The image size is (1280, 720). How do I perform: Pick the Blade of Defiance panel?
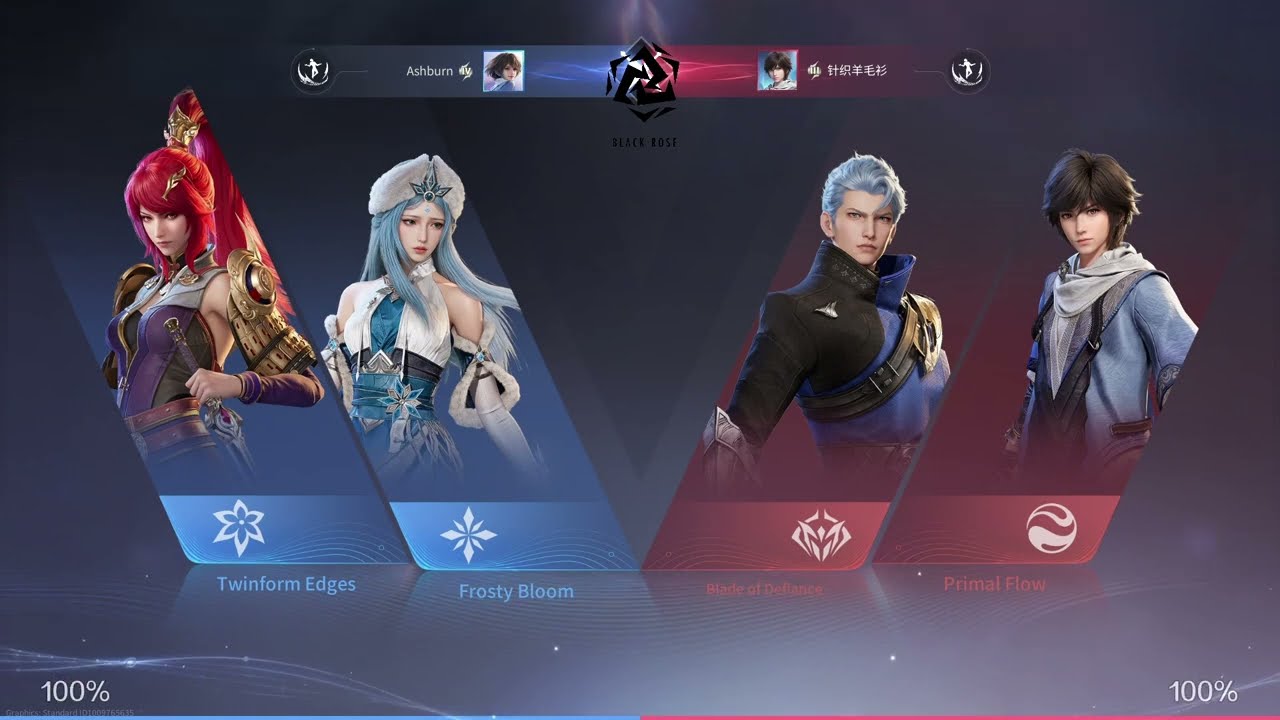[x=820, y=535]
